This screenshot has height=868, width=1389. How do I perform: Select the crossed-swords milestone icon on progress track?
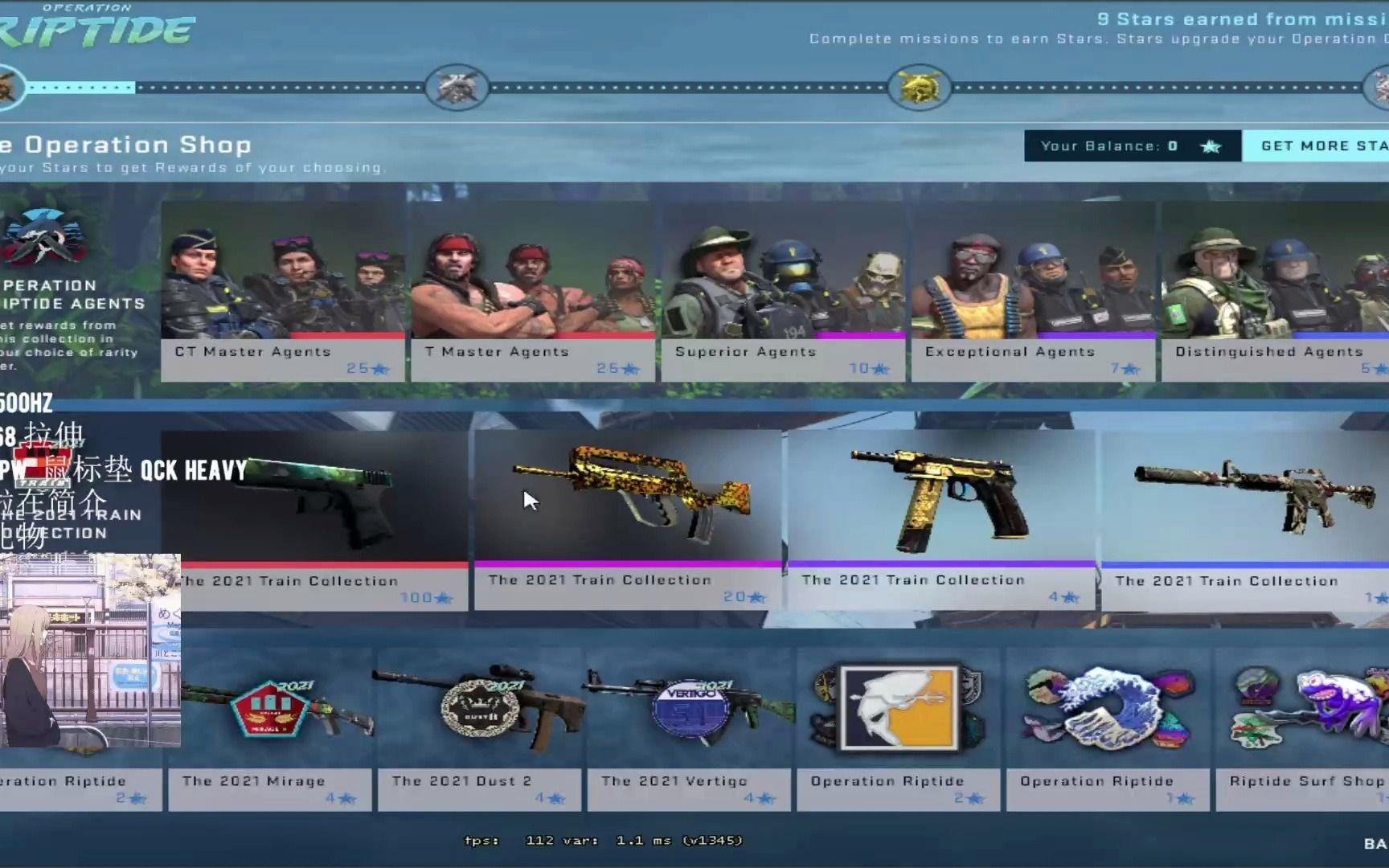456,87
